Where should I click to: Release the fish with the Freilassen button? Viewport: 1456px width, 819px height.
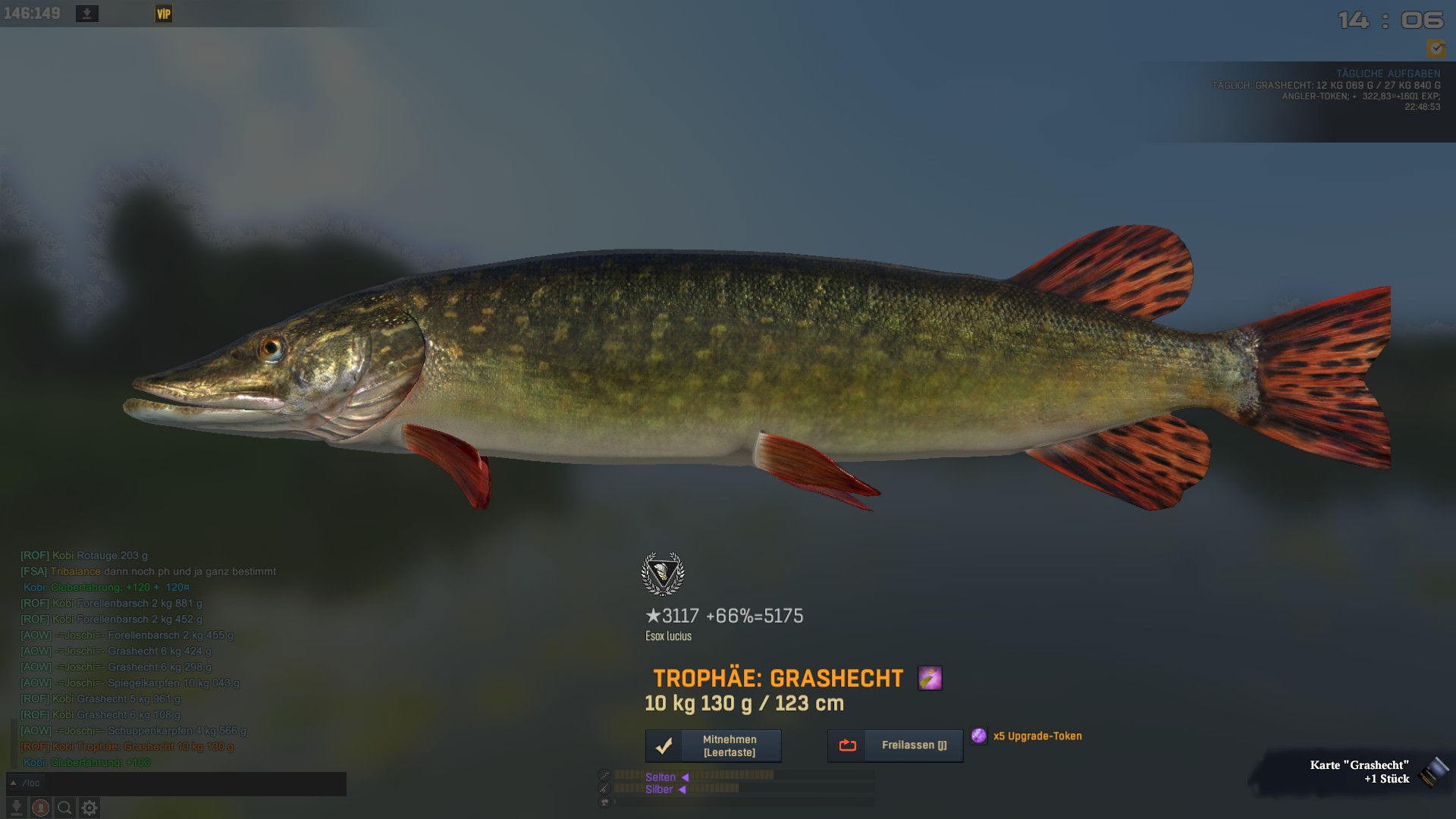(x=895, y=746)
